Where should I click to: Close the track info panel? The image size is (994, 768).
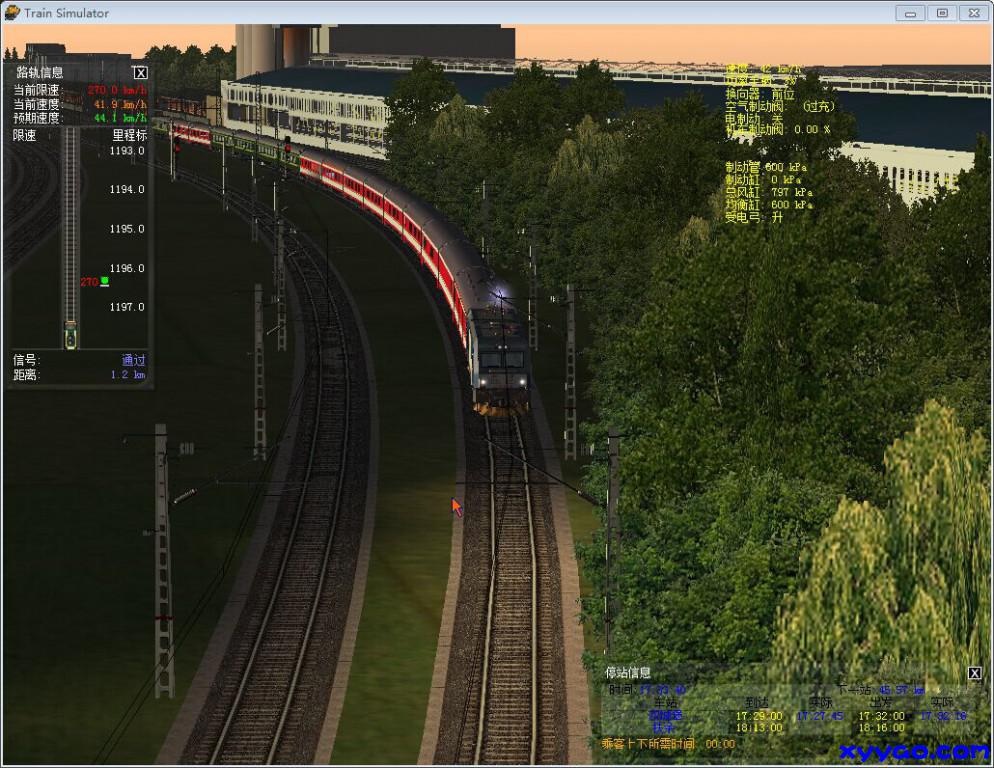141,72
